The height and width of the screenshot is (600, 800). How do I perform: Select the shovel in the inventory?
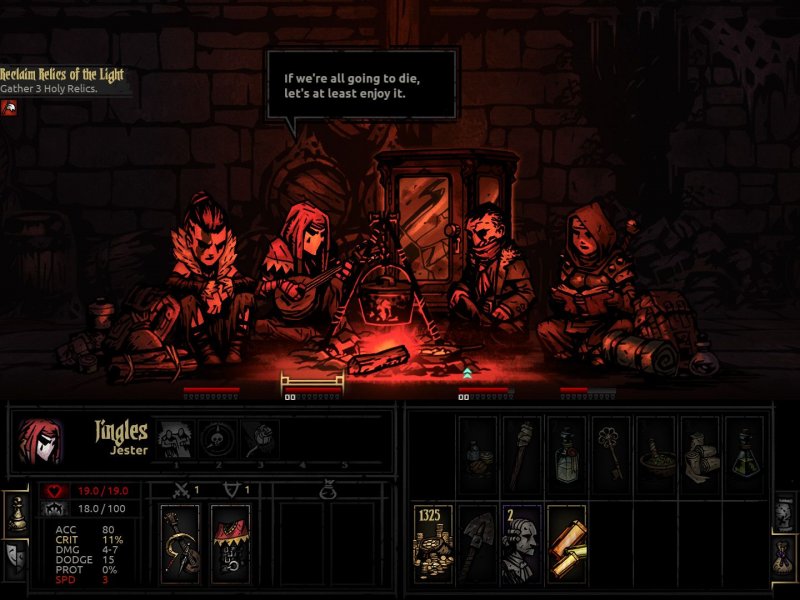point(478,544)
